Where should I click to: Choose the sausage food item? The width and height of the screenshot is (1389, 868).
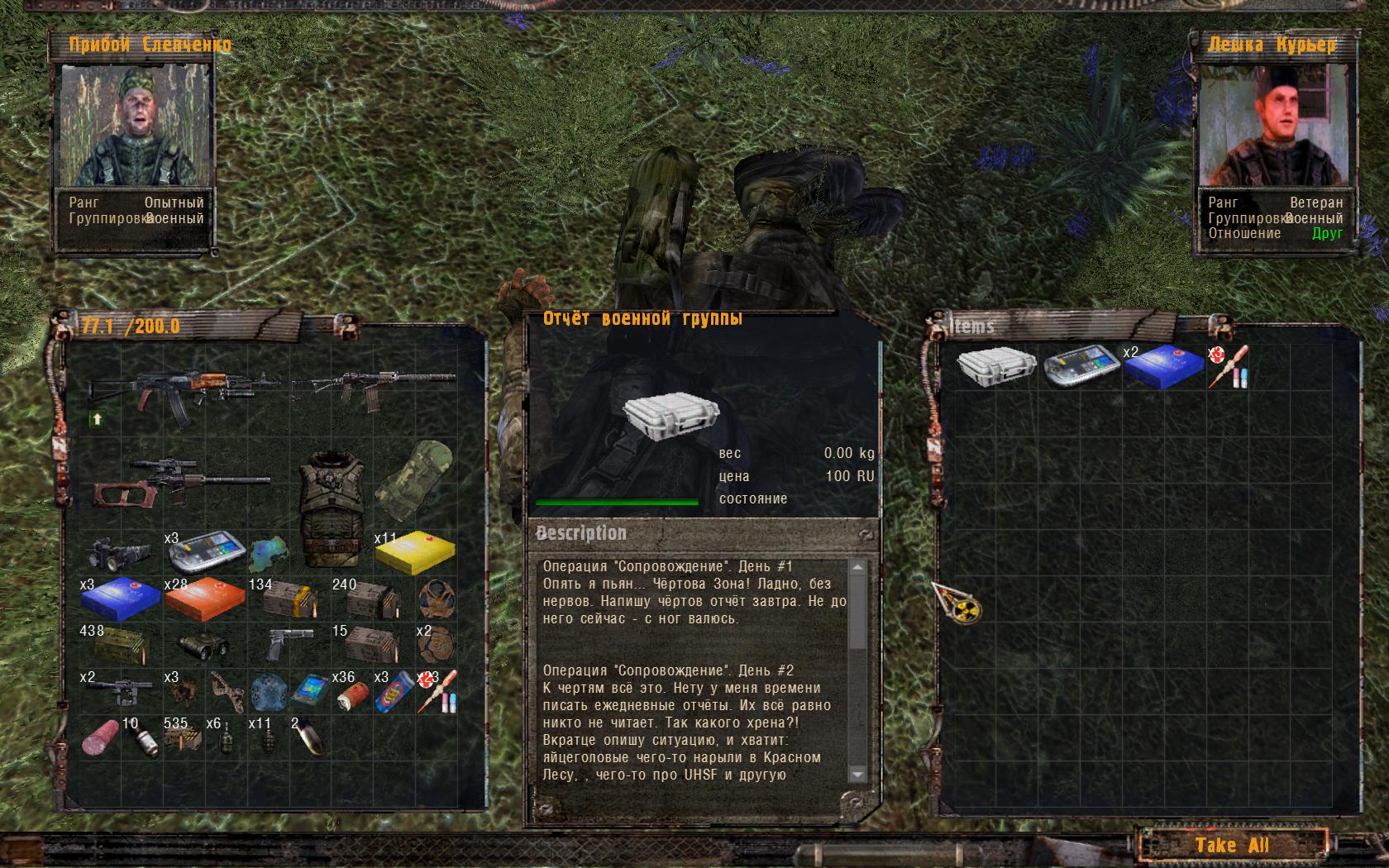[101, 736]
